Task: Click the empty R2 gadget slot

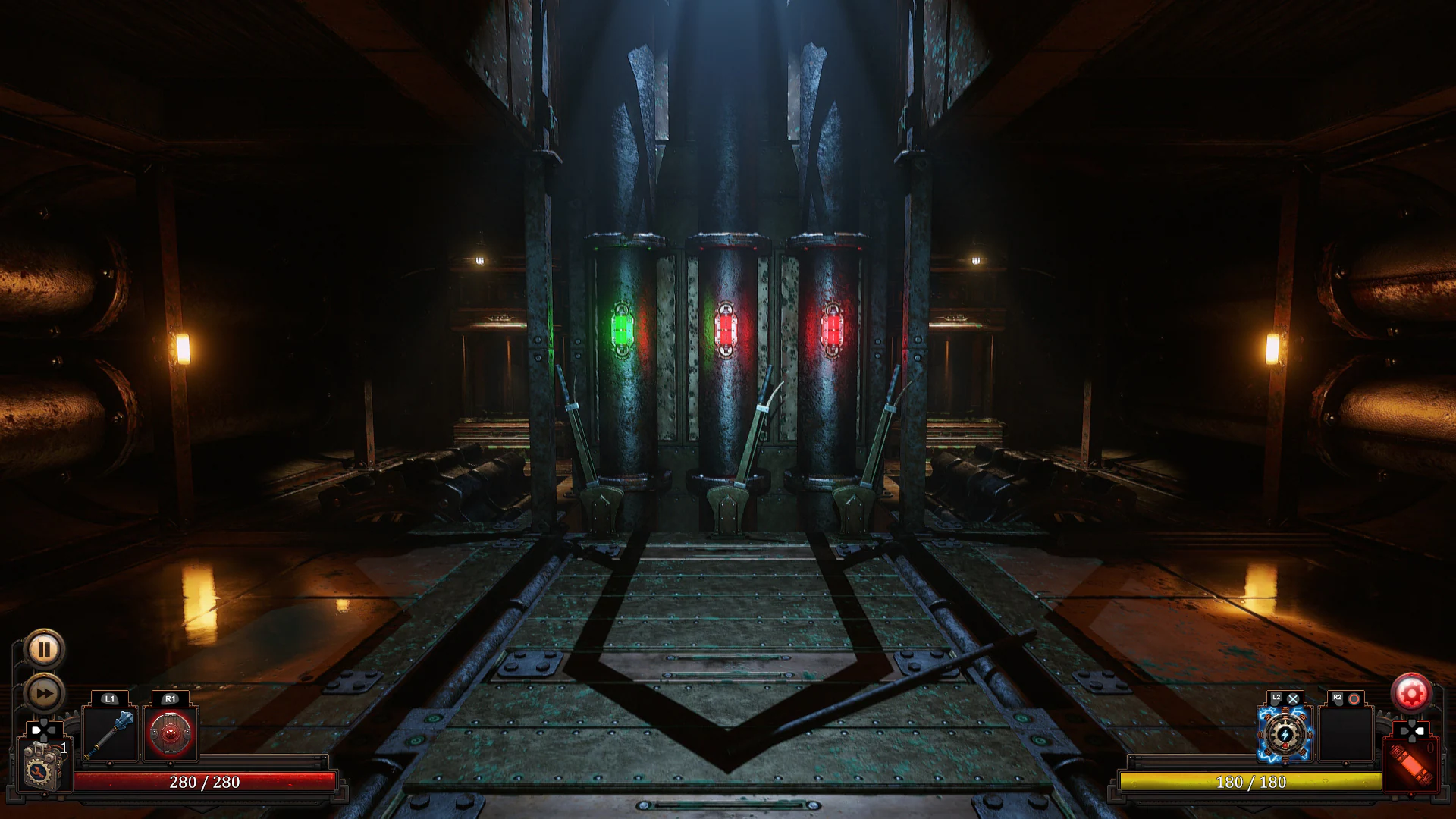Action: (x=1345, y=734)
